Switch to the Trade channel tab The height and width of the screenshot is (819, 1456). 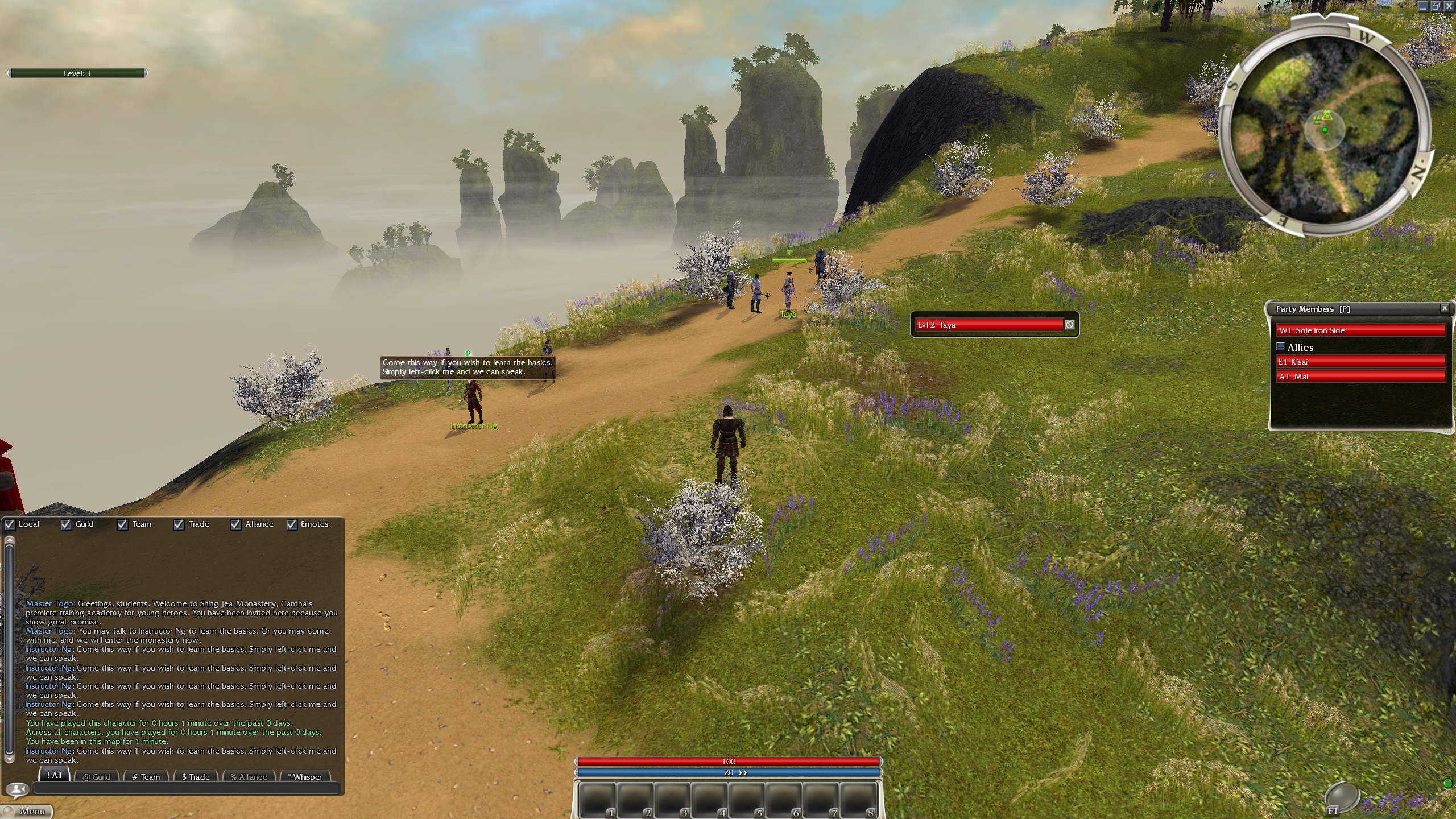tap(196, 777)
